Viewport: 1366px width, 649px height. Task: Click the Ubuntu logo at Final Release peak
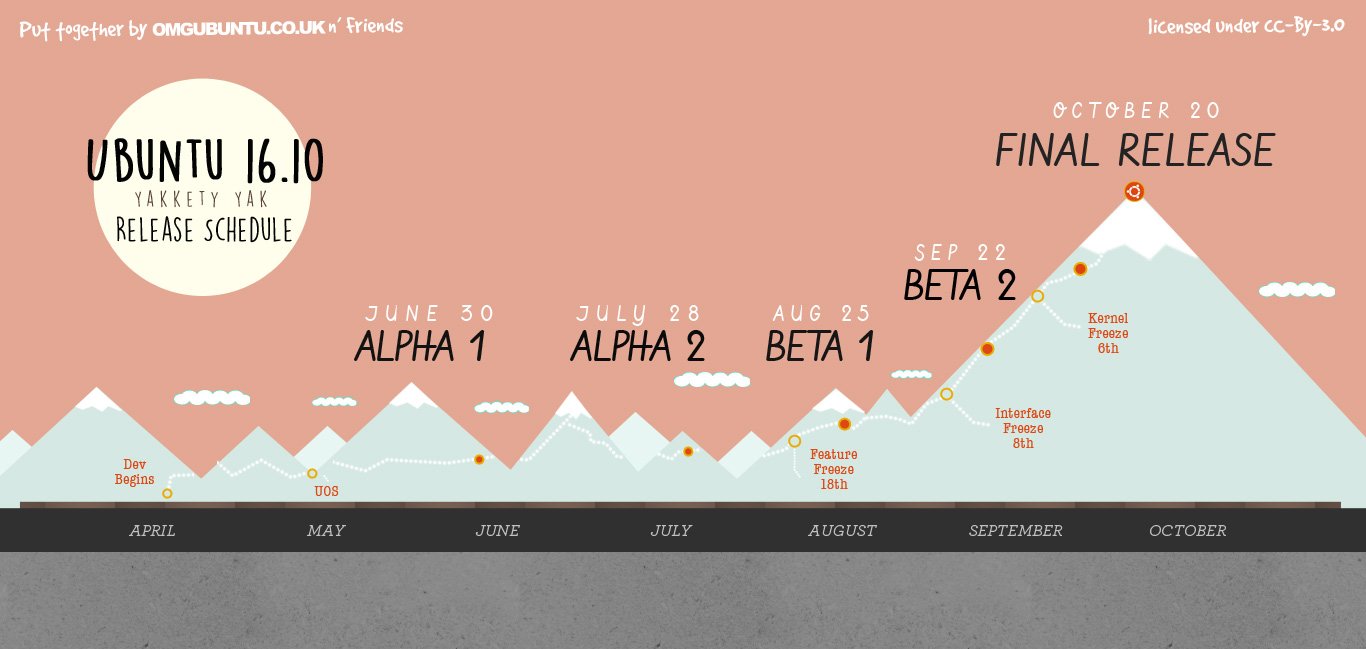pyautogui.click(x=1133, y=191)
